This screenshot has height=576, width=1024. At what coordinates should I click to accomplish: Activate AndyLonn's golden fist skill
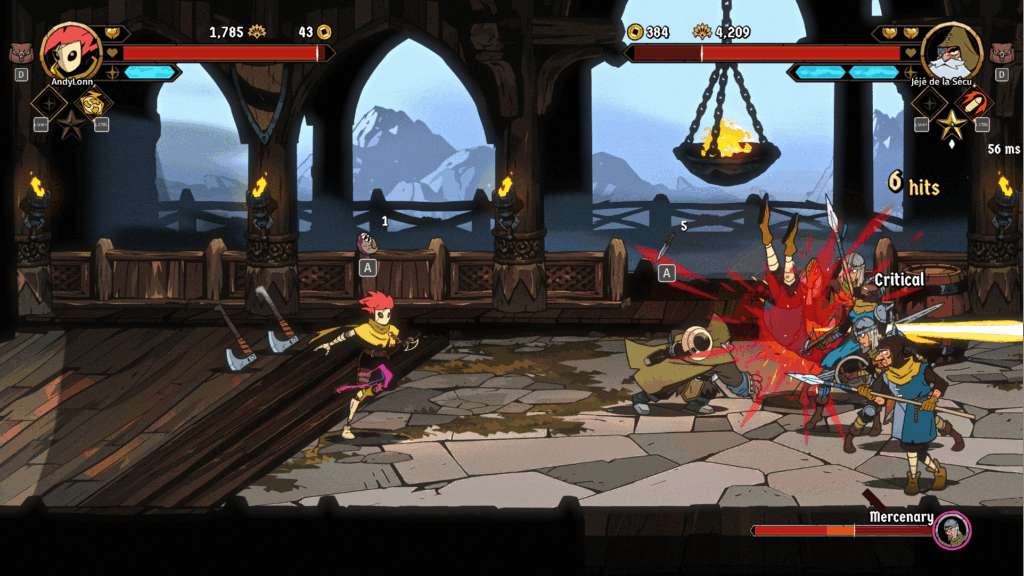[94, 102]
